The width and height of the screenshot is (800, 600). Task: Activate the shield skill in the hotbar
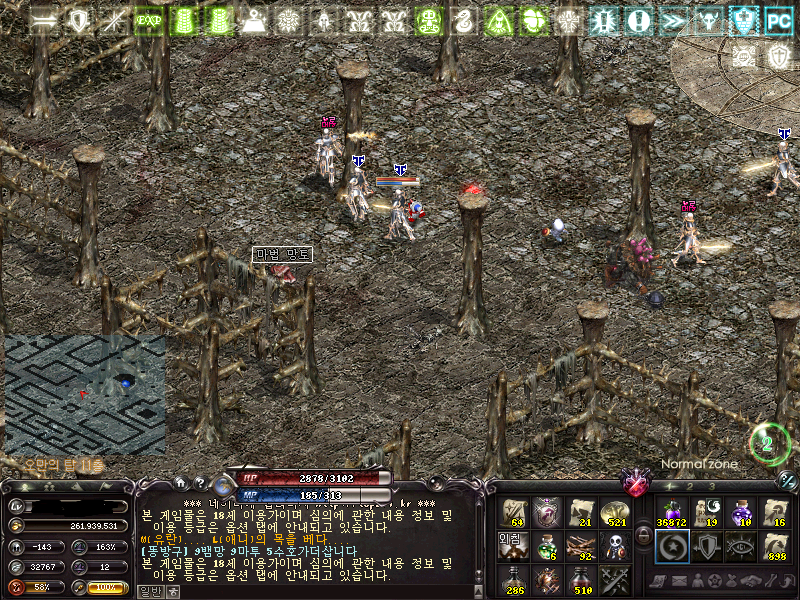[x=706, y=546]
